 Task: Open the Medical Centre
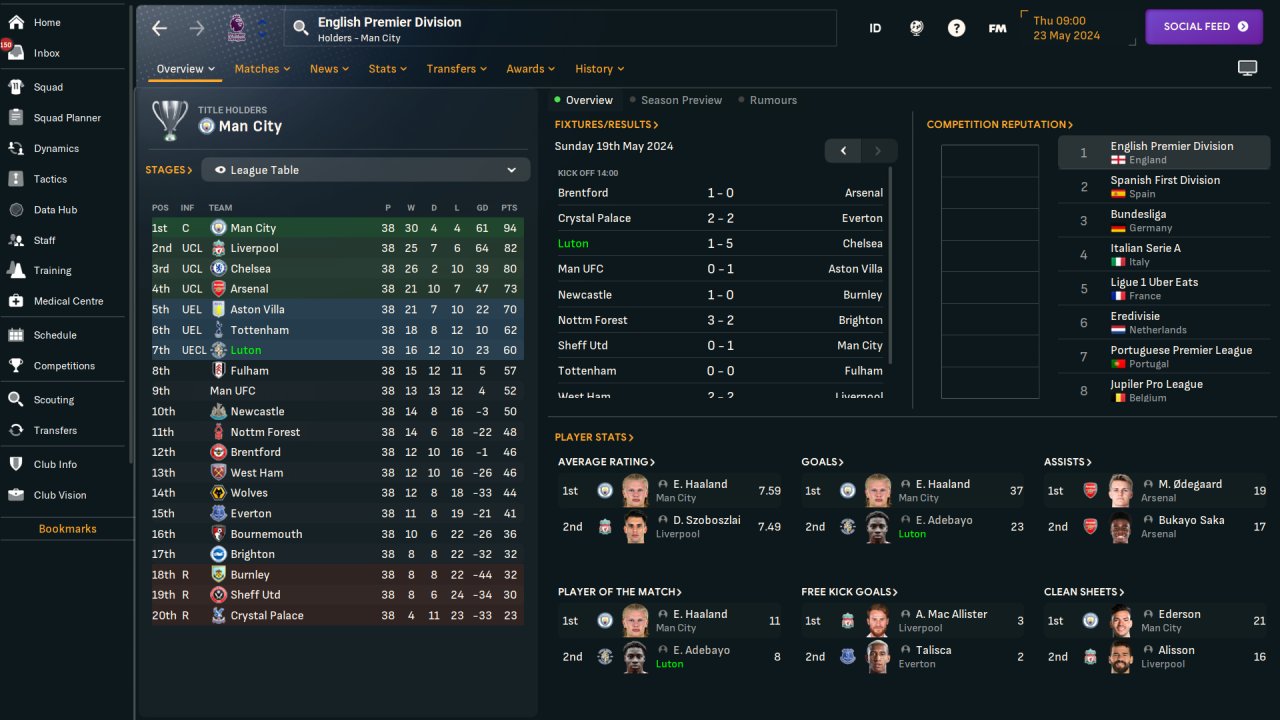tap(68, 301)
